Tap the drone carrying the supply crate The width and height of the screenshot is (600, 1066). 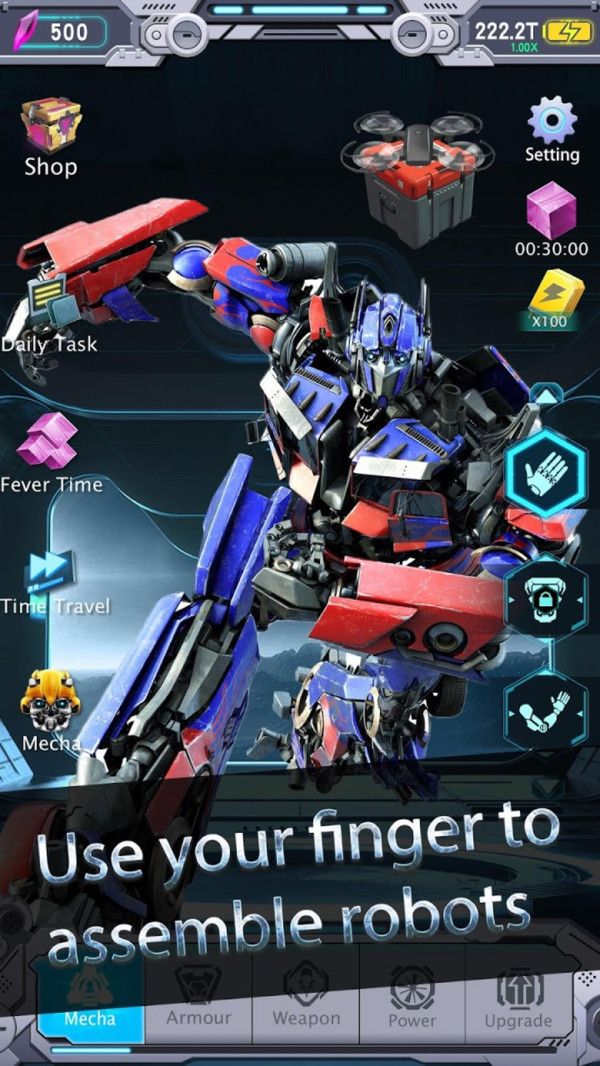[417, 168]
